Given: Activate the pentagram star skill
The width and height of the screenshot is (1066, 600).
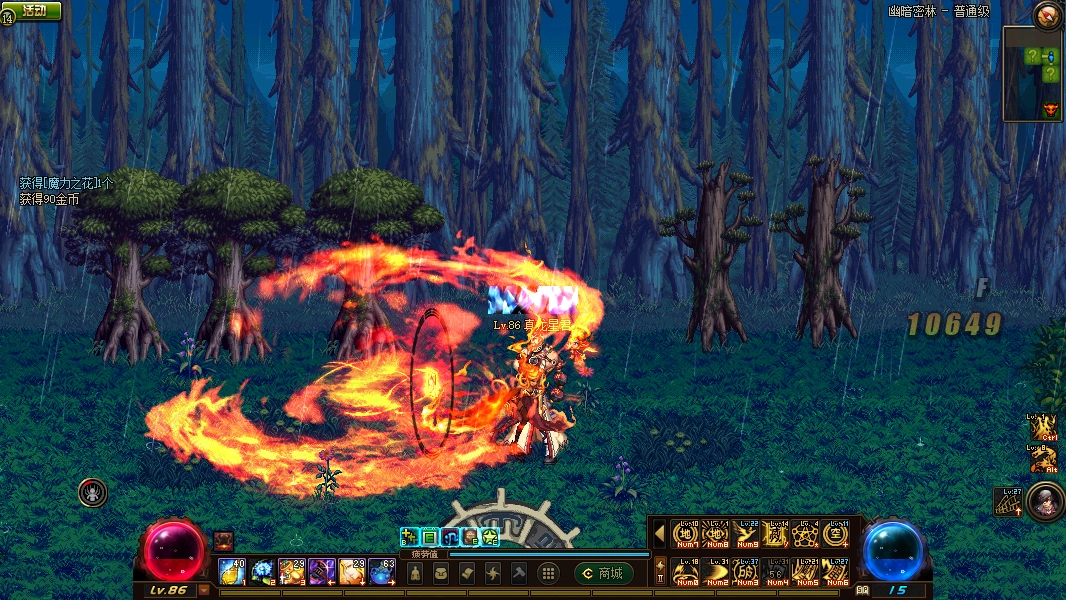Looking at the screenshot, I should [x=807, y=534].
